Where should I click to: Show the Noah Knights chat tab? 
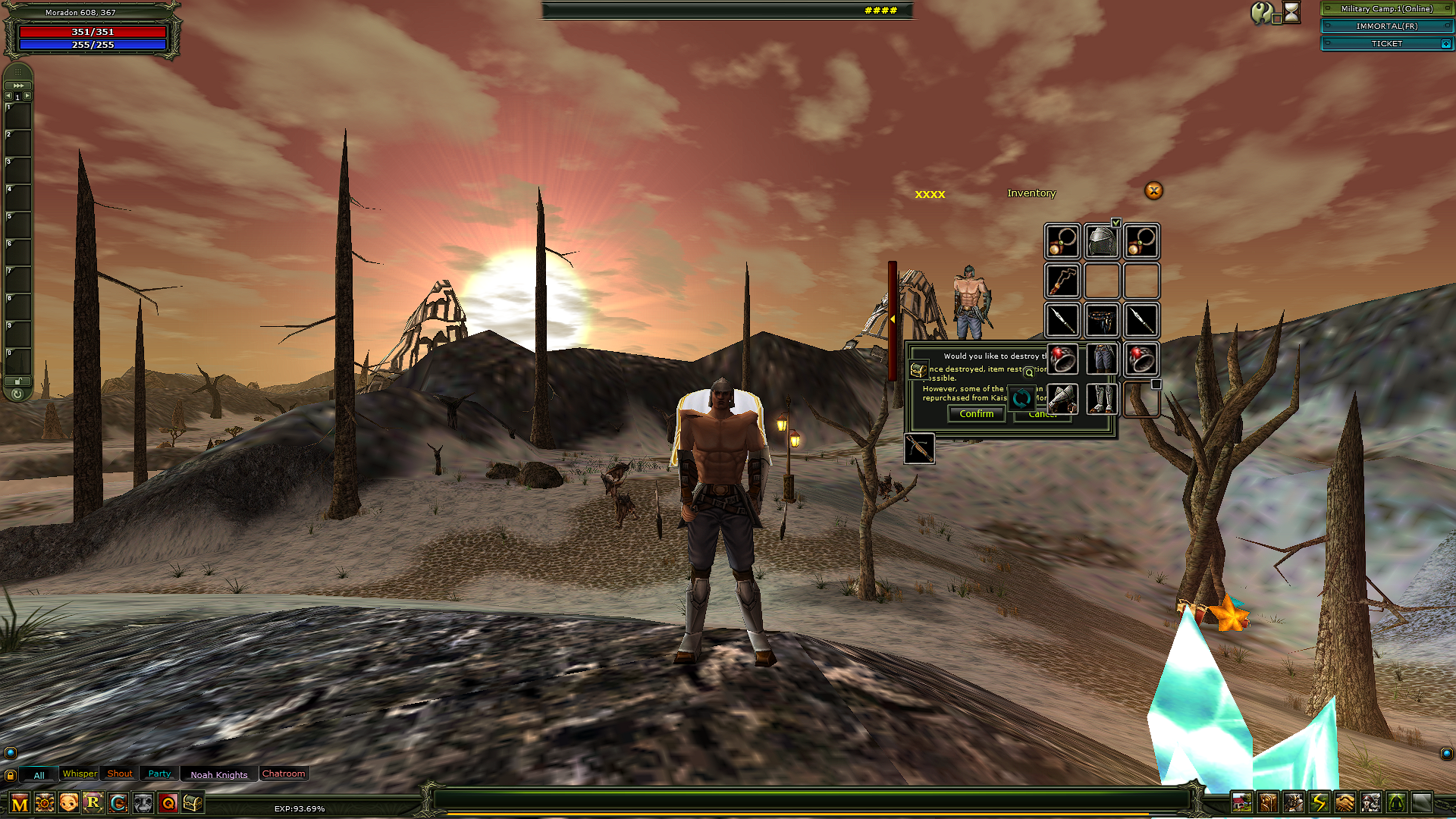(x=219, y=774)
